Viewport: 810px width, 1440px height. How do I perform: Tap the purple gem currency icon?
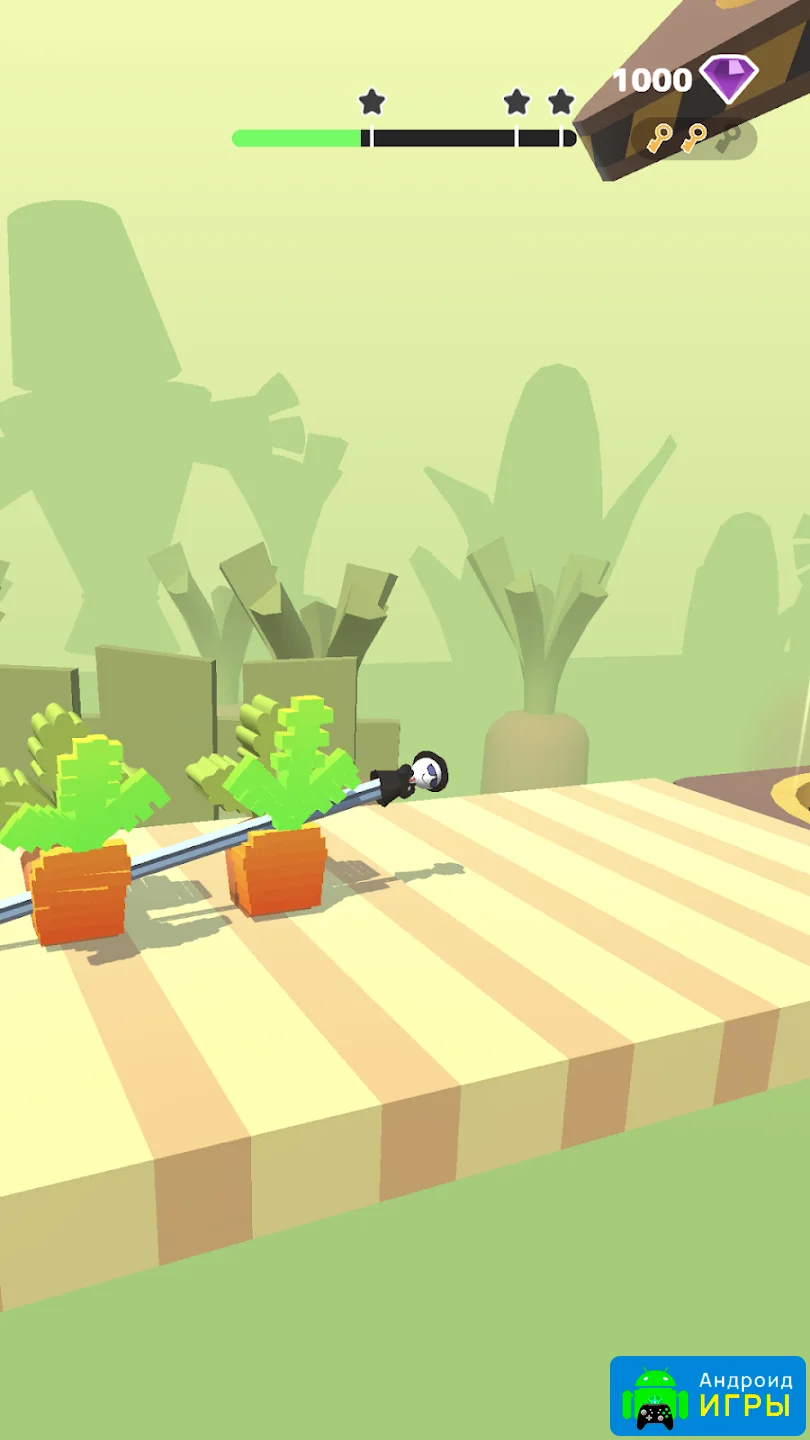(x=728, y=79)
